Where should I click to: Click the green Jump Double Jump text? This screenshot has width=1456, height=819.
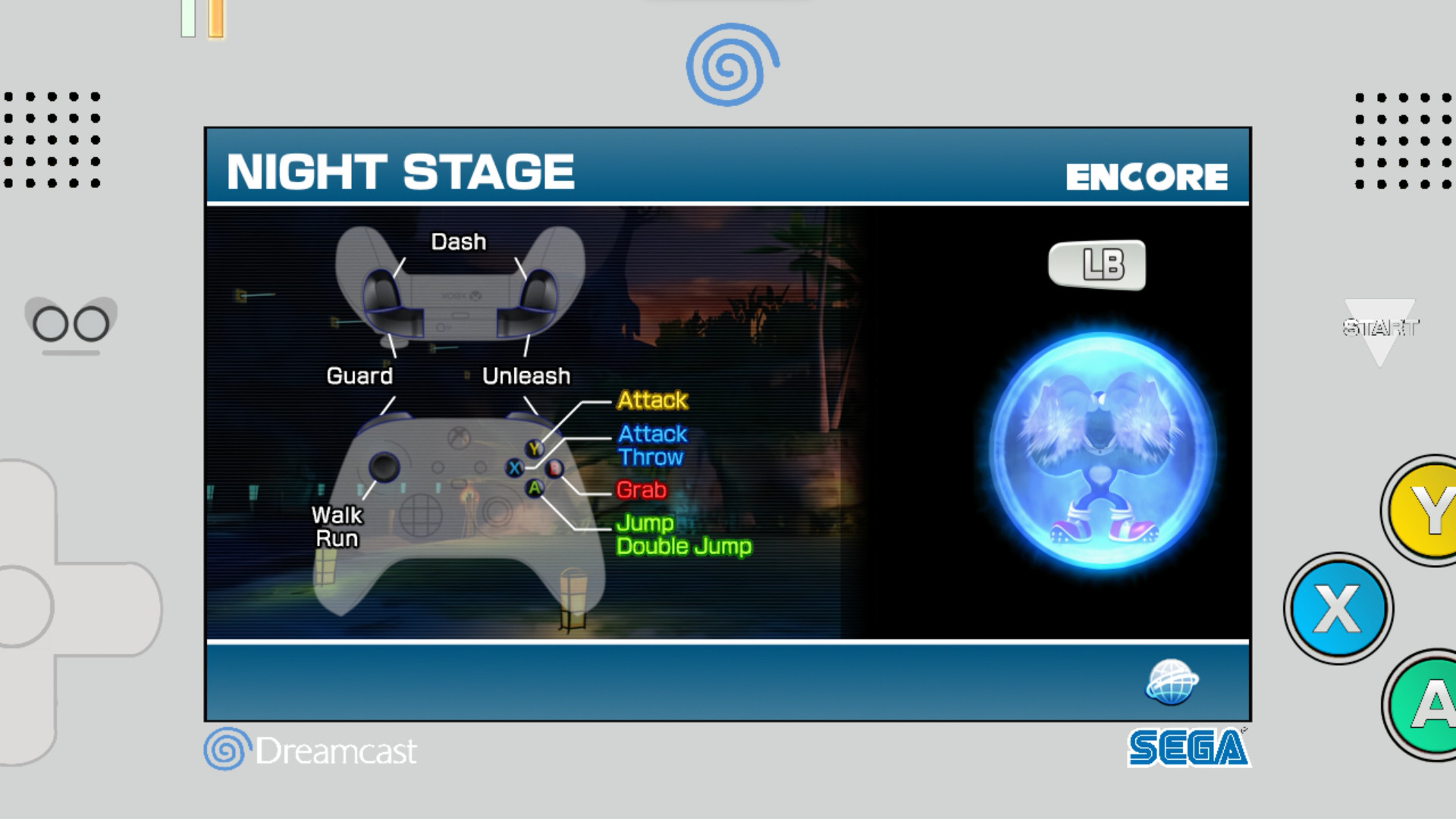683,535
